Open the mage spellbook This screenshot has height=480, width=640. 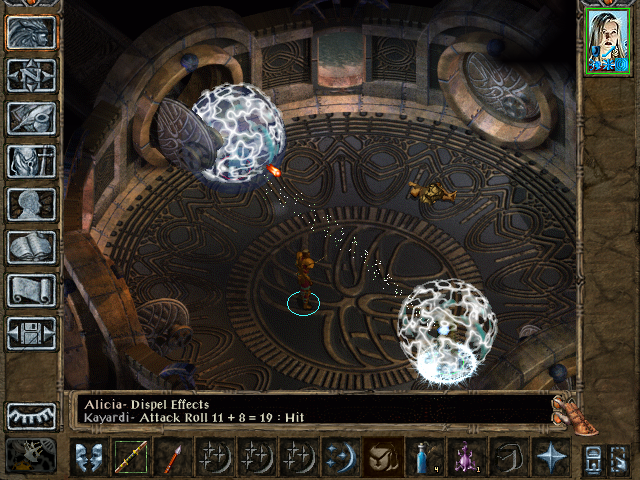(x=32, y=247)
